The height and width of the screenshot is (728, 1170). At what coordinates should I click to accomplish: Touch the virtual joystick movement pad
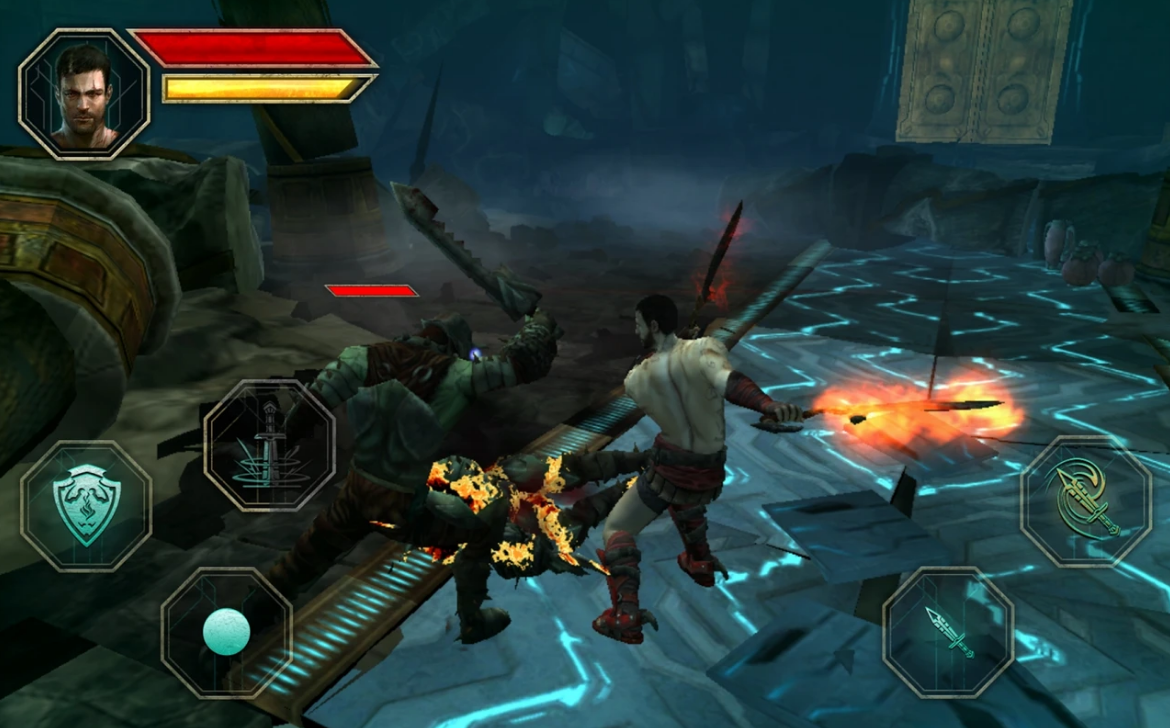(227, 632)
